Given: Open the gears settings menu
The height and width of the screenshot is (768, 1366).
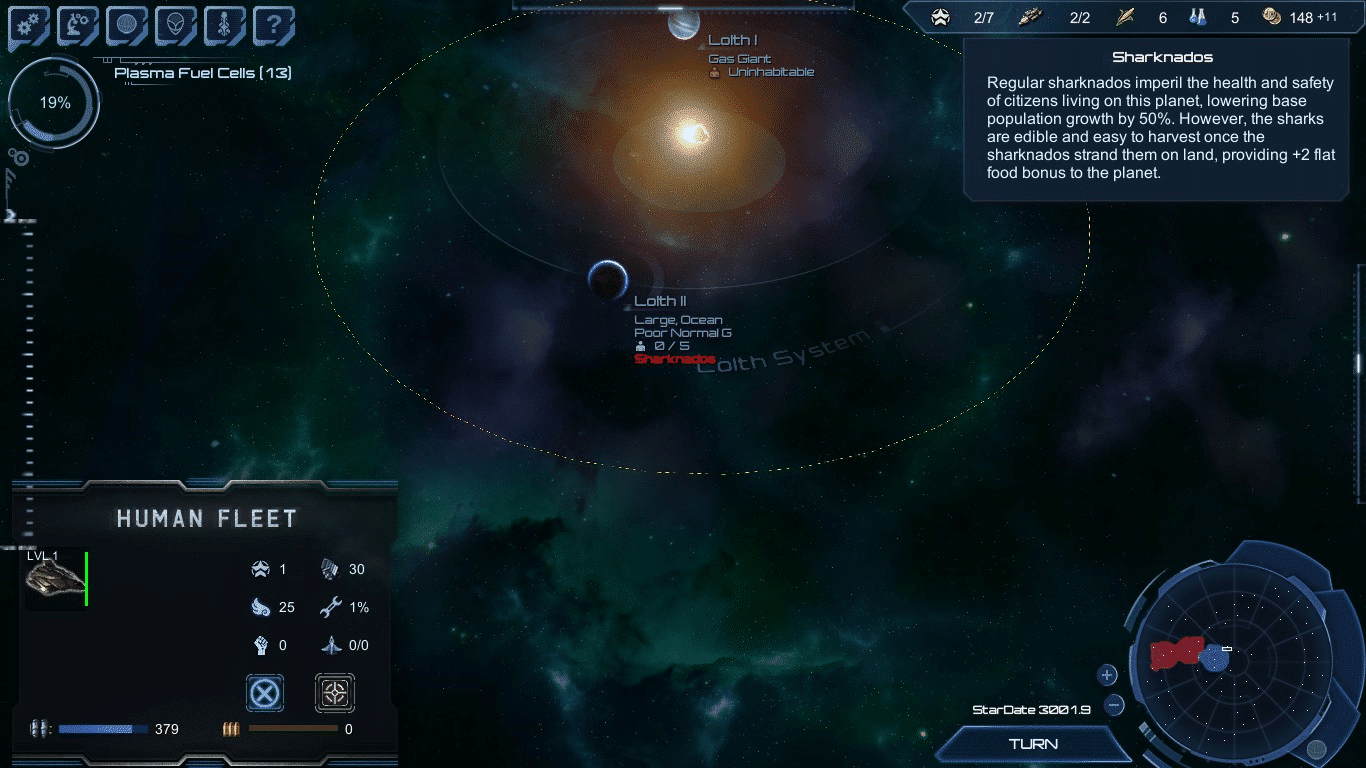Looking at the screenshot, I should coord(29,27).
